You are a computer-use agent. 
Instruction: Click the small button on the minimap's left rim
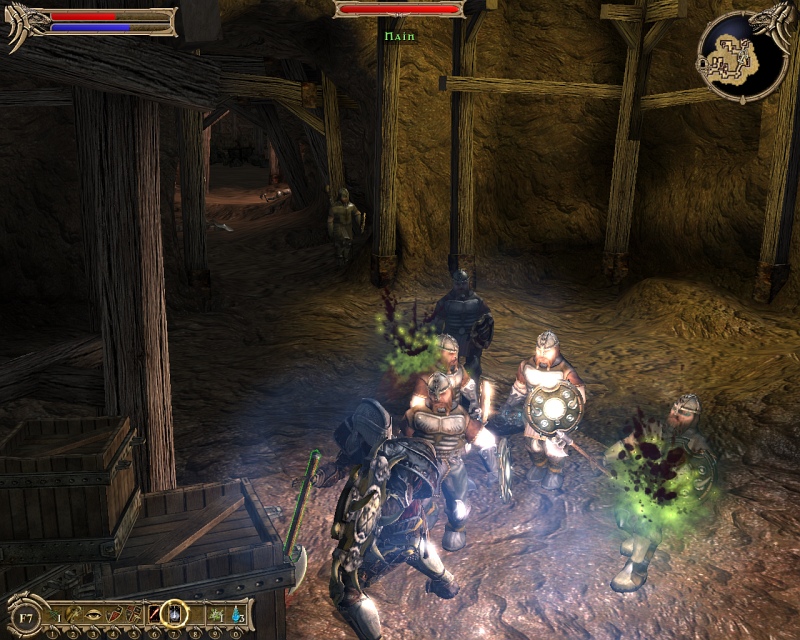(704, 66)
